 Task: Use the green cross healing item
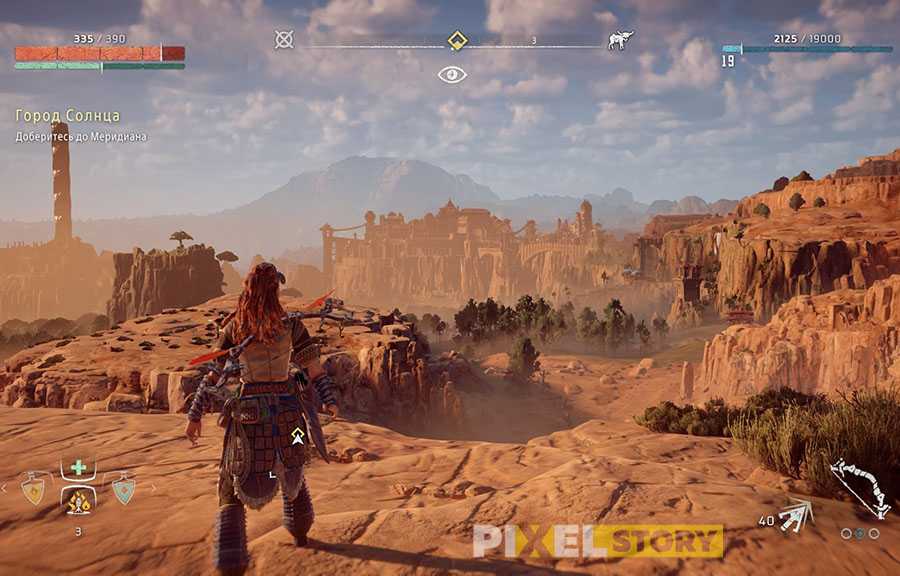(x=78, y=467)
